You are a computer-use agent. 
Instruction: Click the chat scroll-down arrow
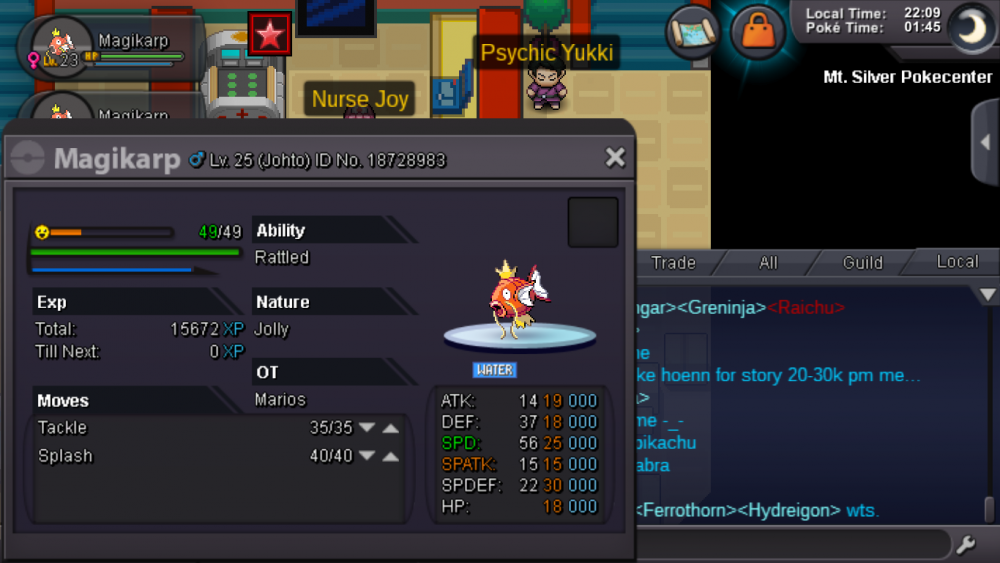(988, 295)
